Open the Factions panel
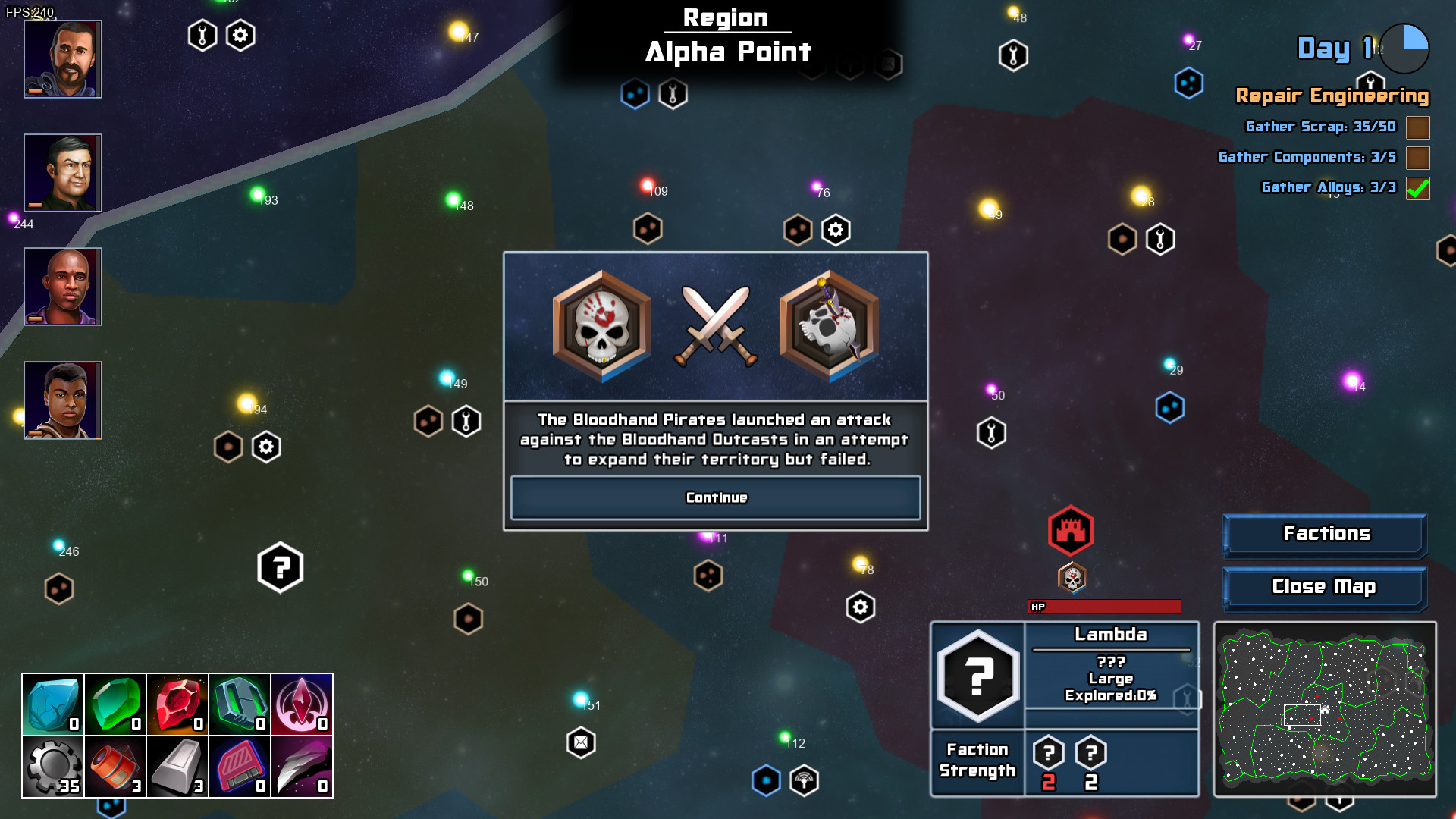 pyautogui.click(x=1325, y=534)
